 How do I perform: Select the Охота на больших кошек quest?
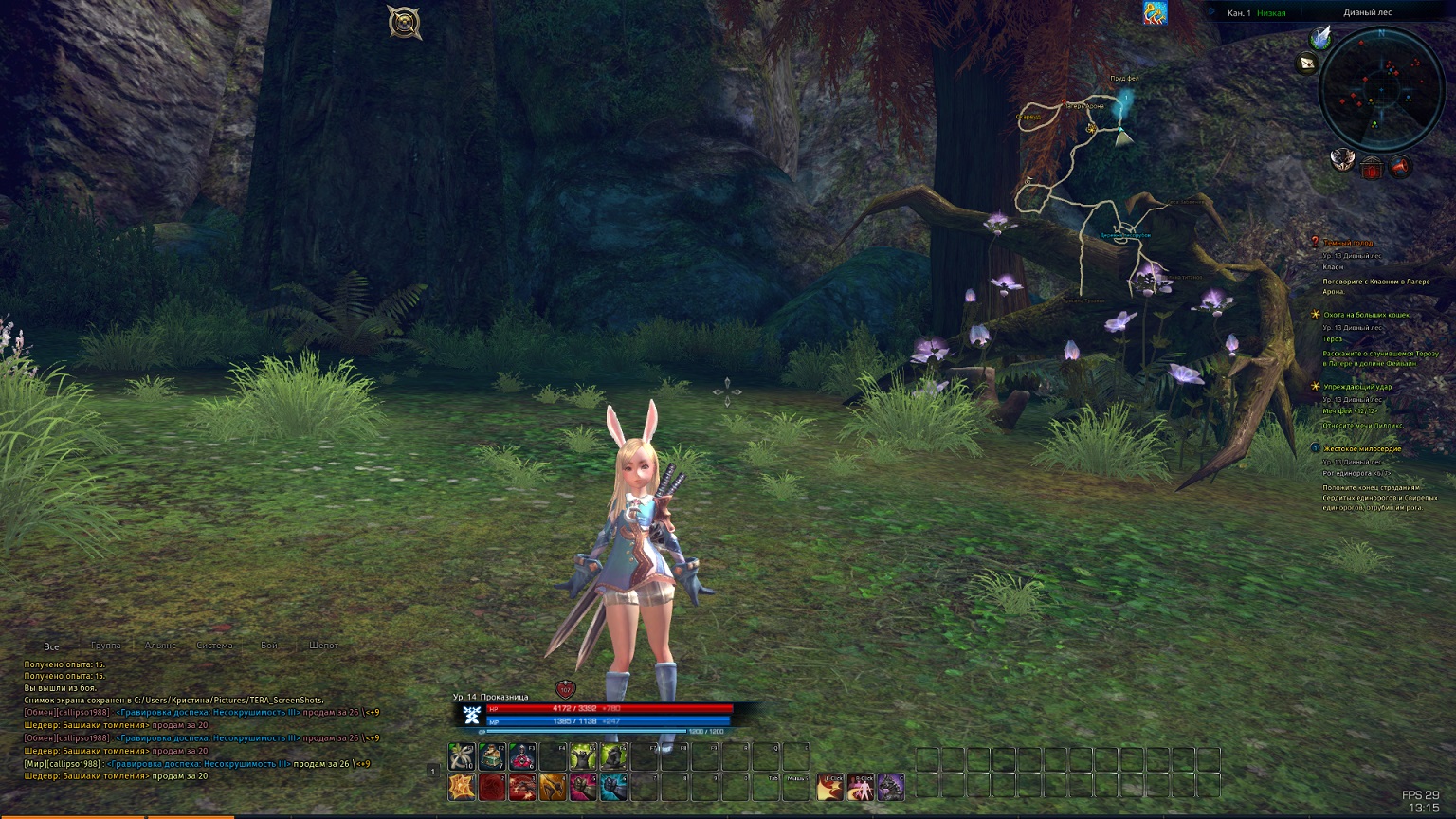(x=1366, y=315)
